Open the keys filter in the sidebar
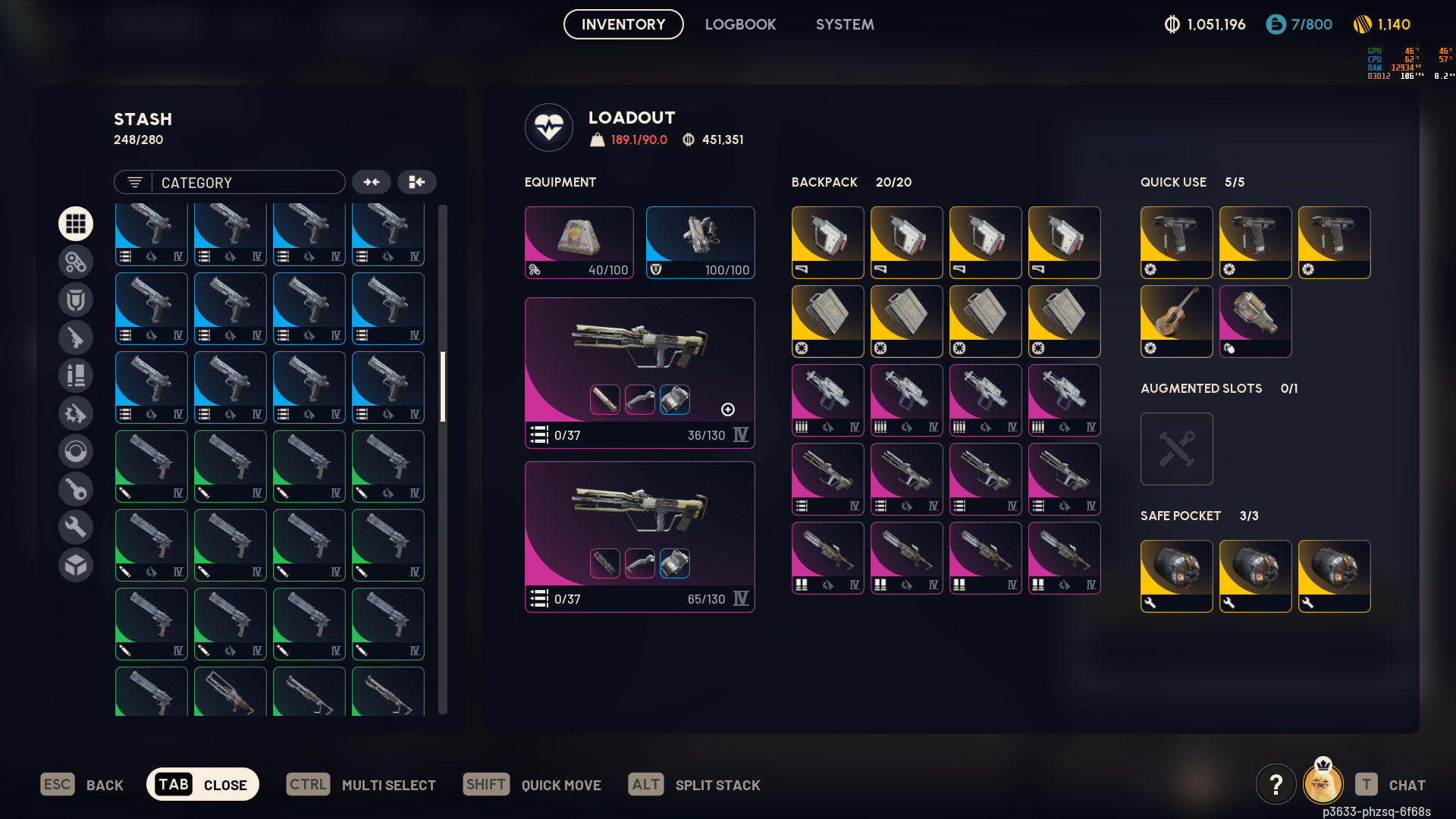Viewport: 1456px width, 819px height. [76, 489]
